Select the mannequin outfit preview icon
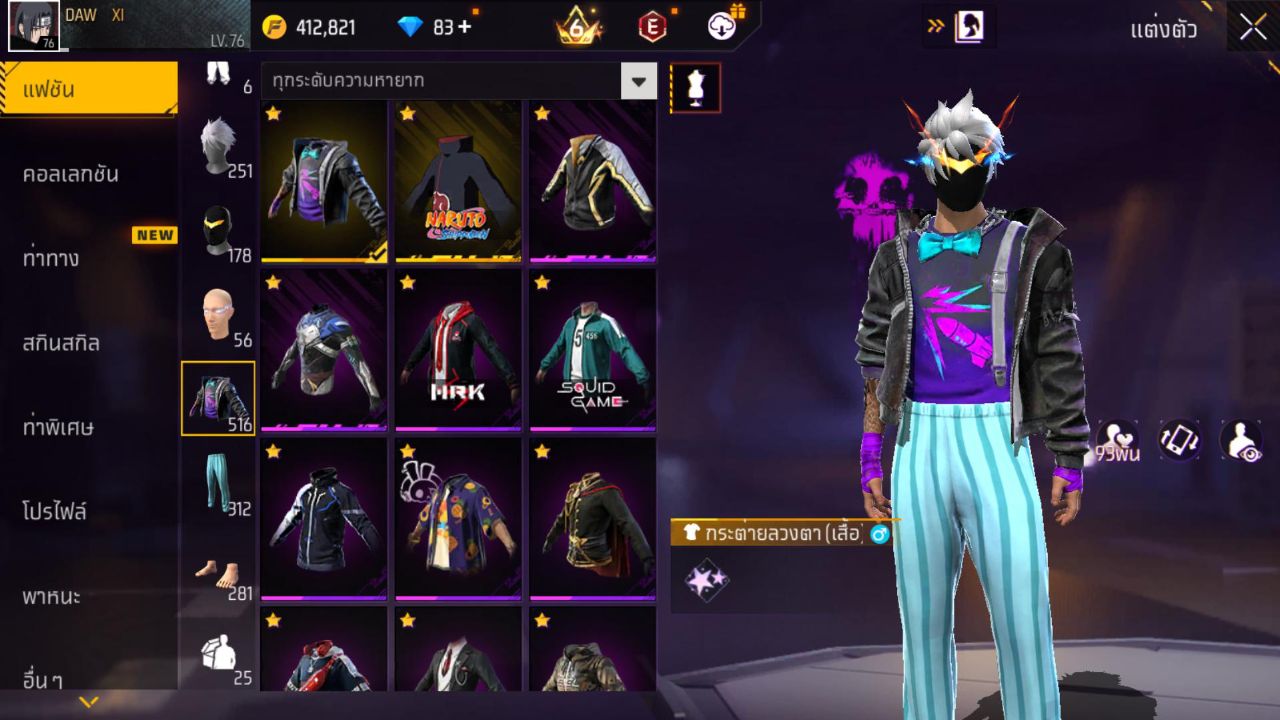This screenshot has width=1280, height=720. coord(694,87)
